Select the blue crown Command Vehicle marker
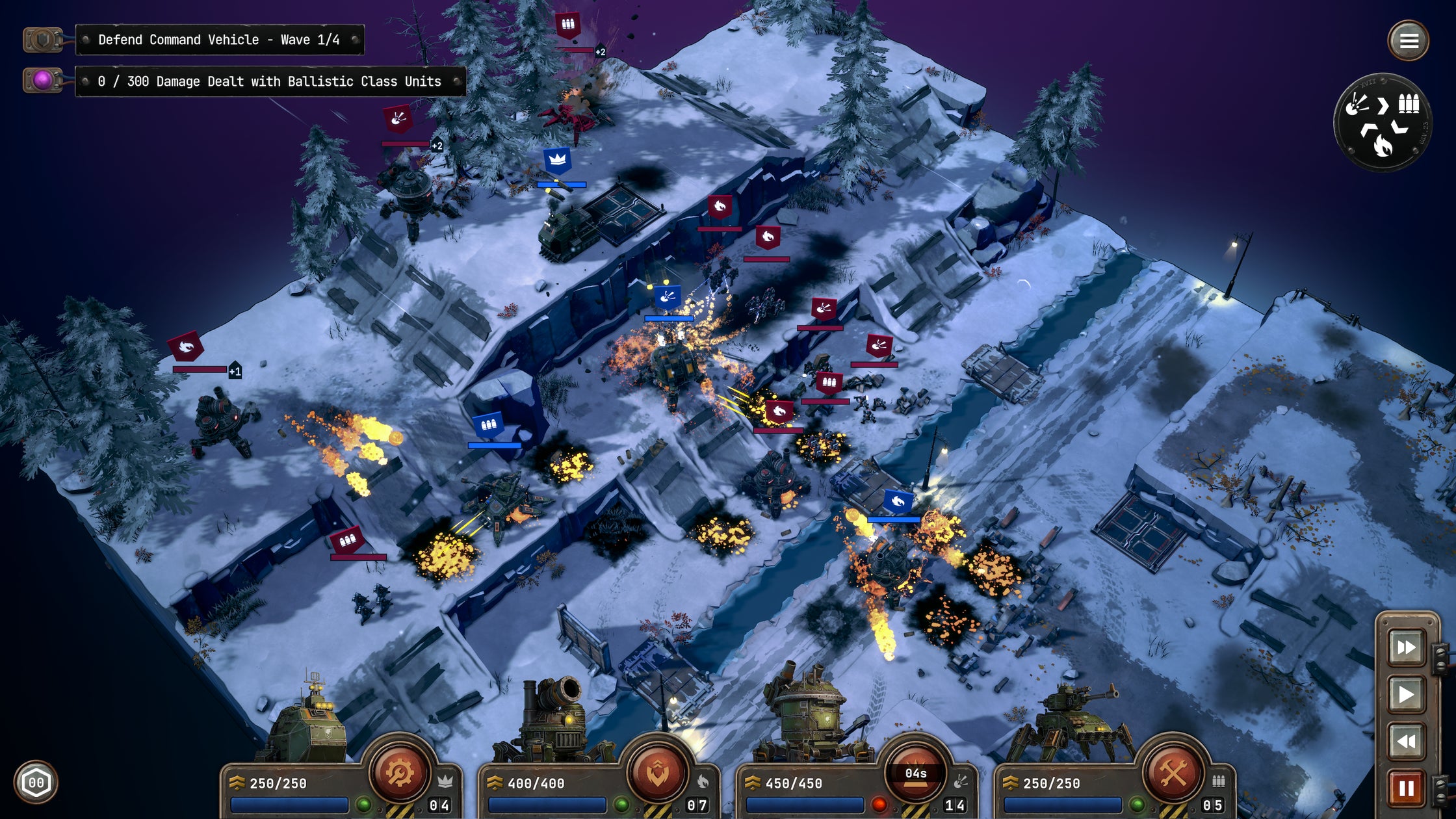The width and height of the screenshot is (1456, 819). click(558, 160)
